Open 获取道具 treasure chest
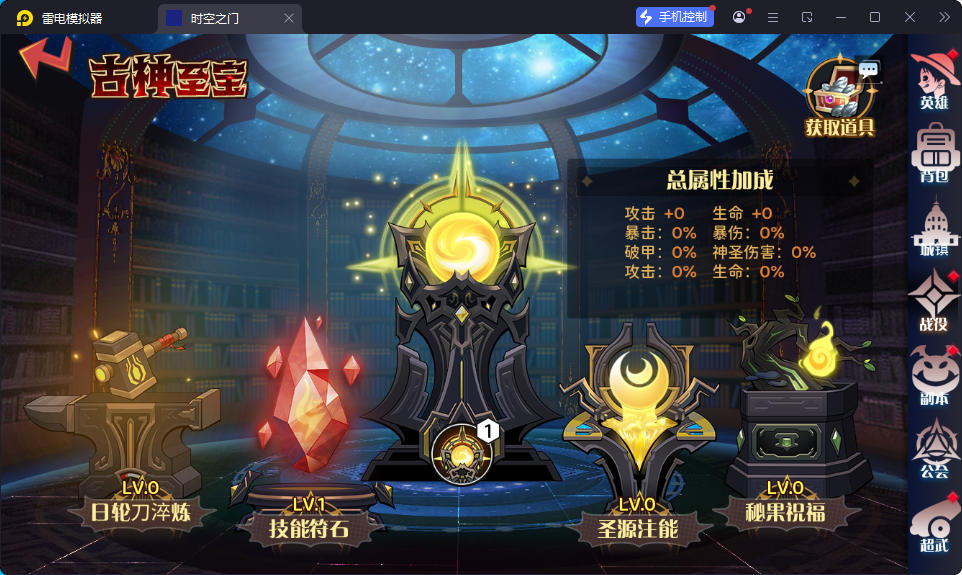This screenshot has height=575, width=962. (841, 95)
